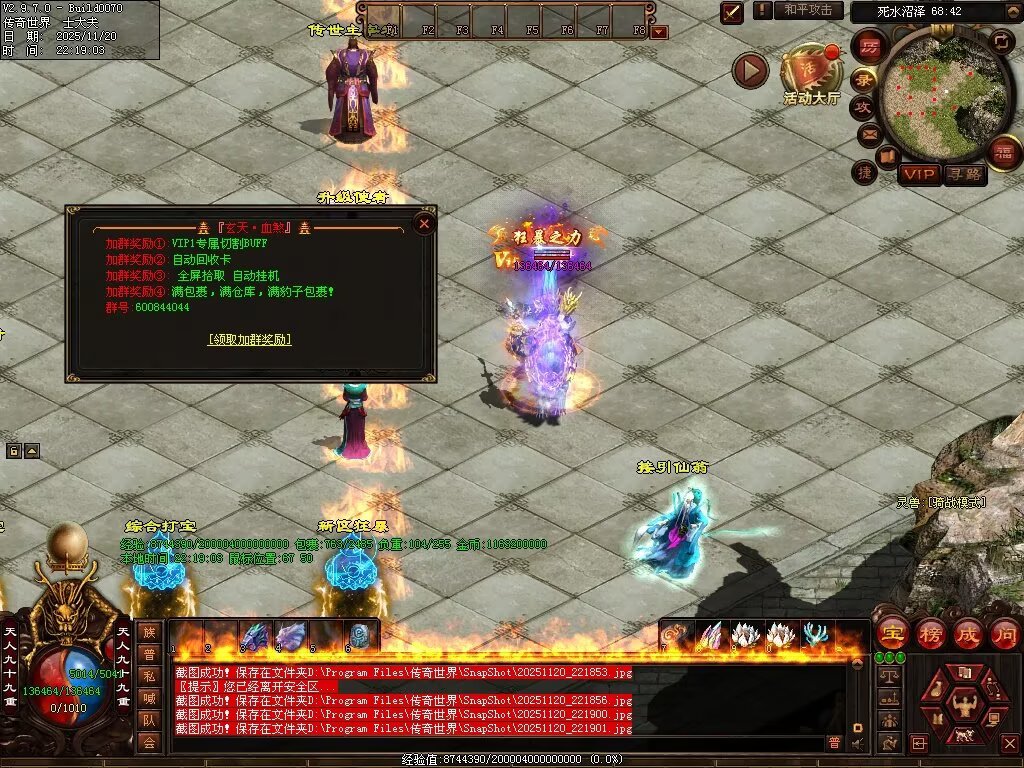Click the VIP button below the minimap

point(919,174)
